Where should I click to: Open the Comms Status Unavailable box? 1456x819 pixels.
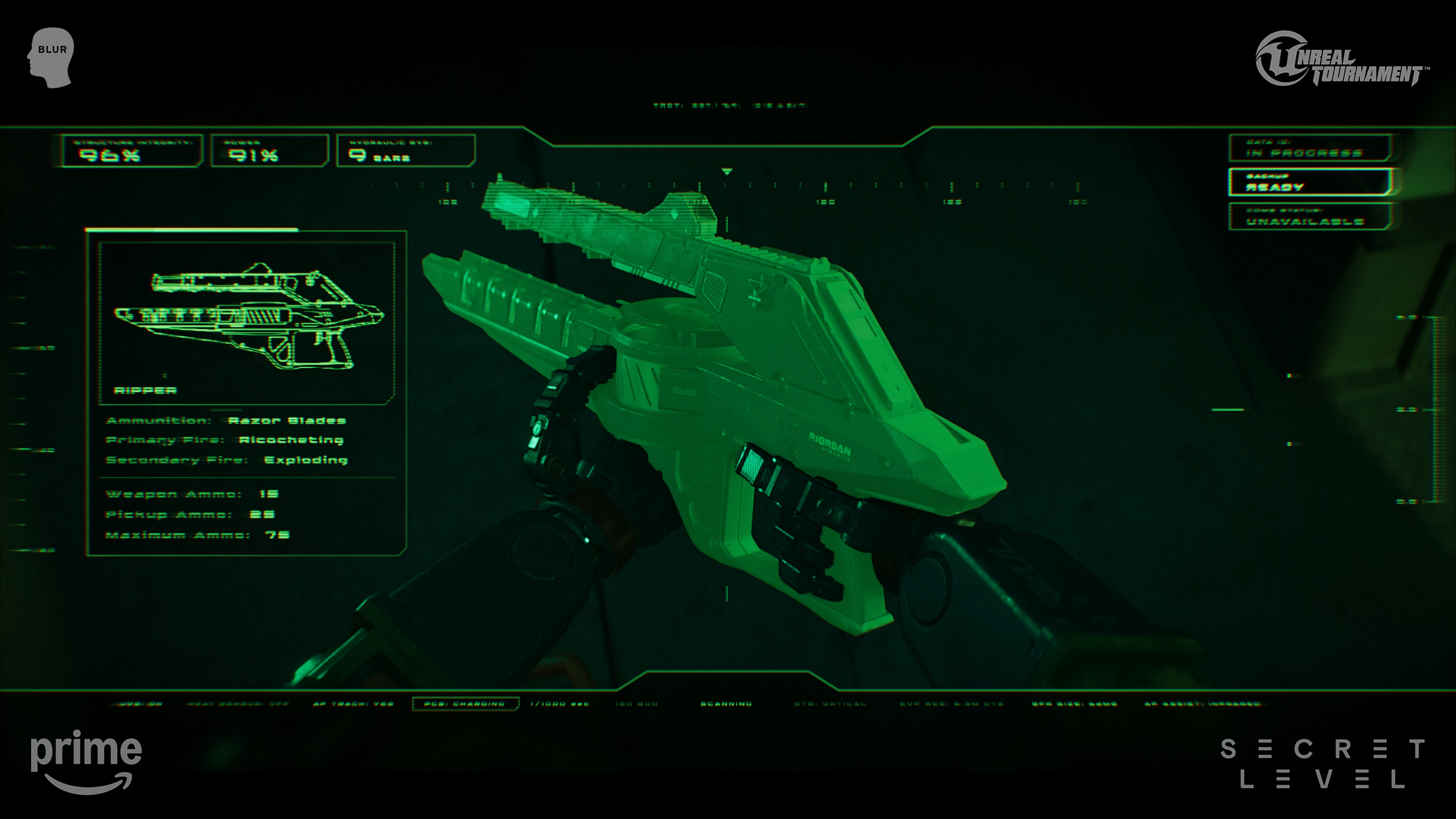[x=1310, y=217]
